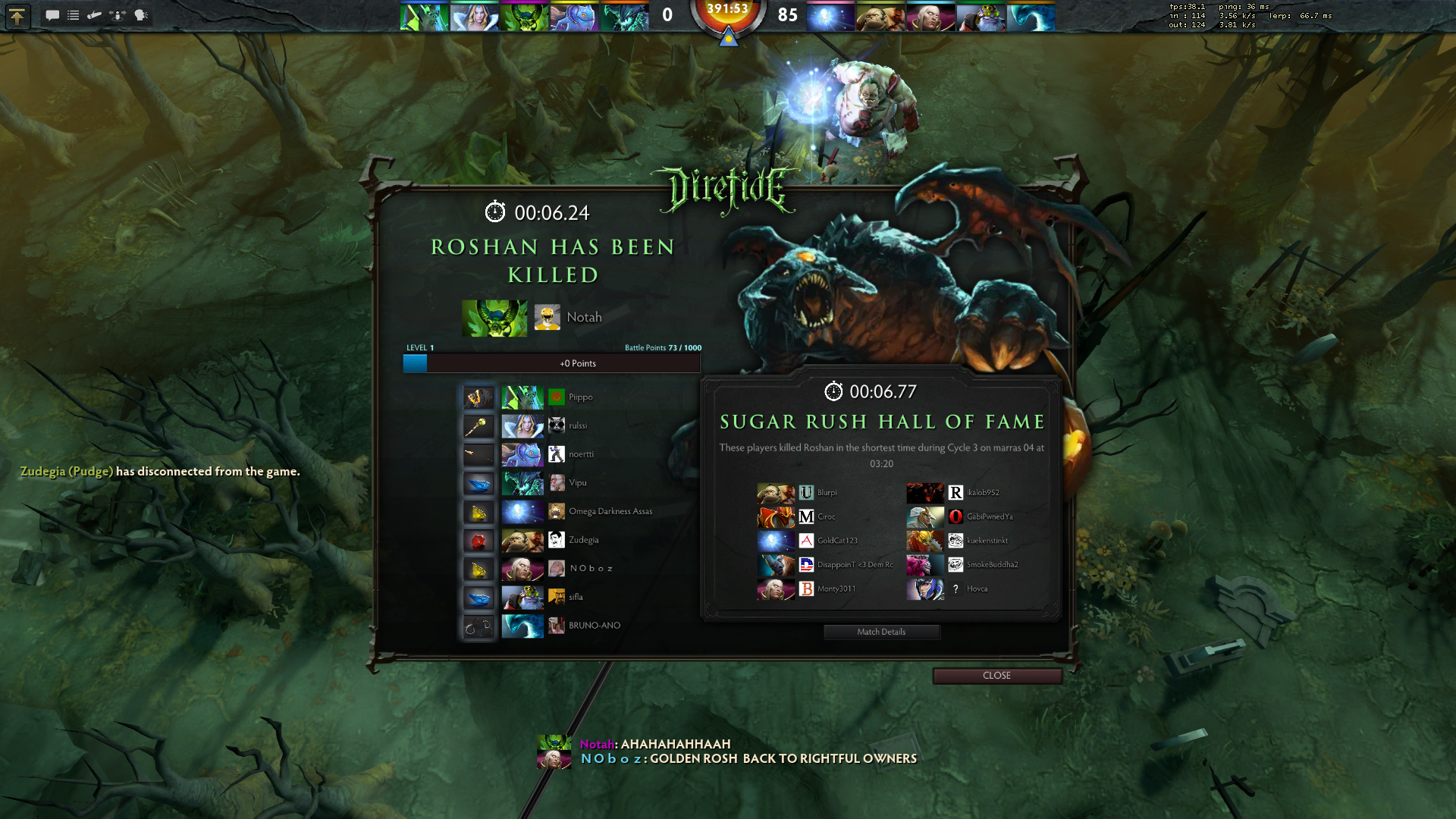This screenshot has height=819, width=1456.
Task: Select Crystal Maiden portrait in top bar
Action: click(x=474, y=17)
